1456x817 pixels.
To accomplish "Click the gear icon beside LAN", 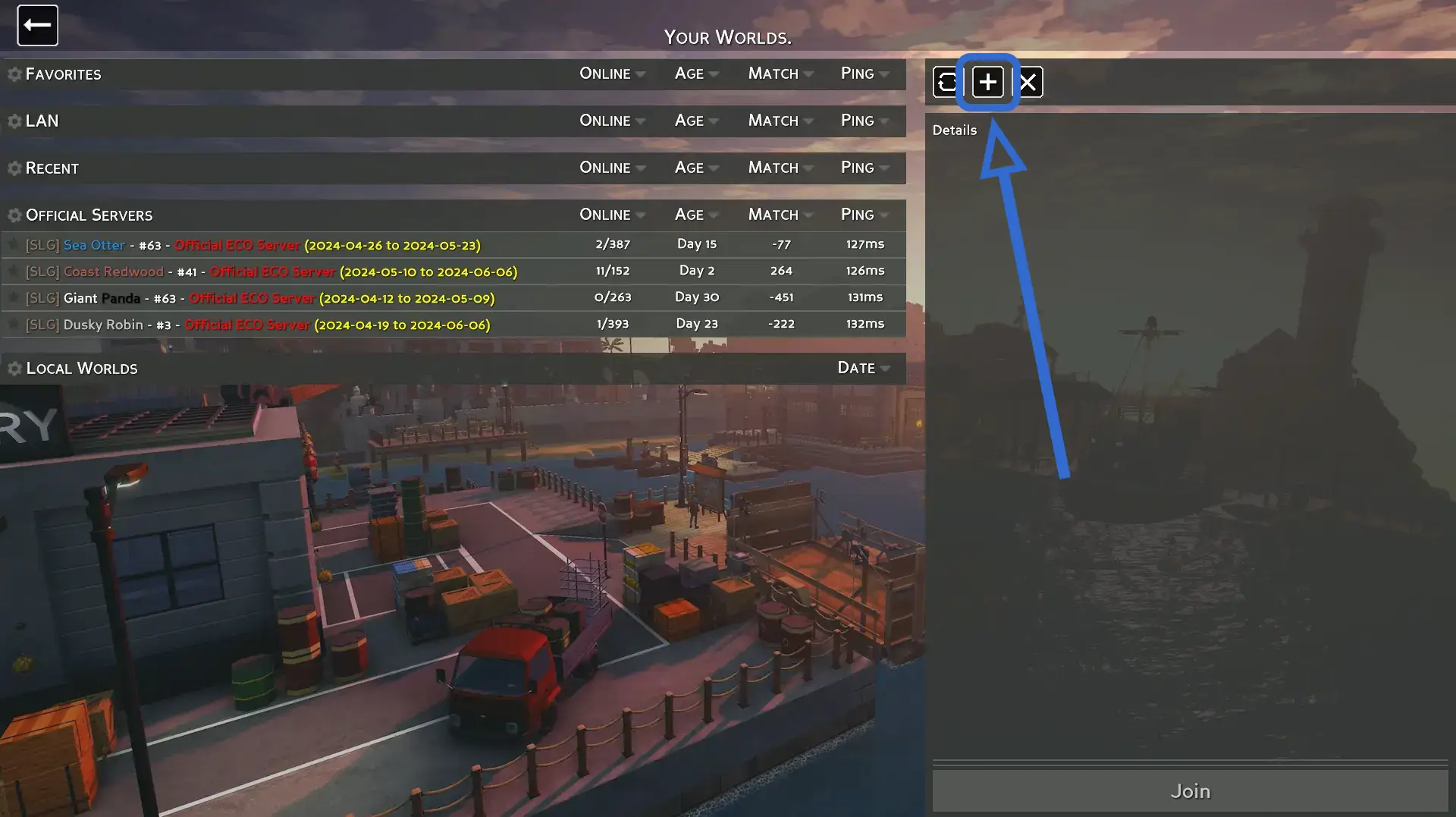I will pos(13,121).
